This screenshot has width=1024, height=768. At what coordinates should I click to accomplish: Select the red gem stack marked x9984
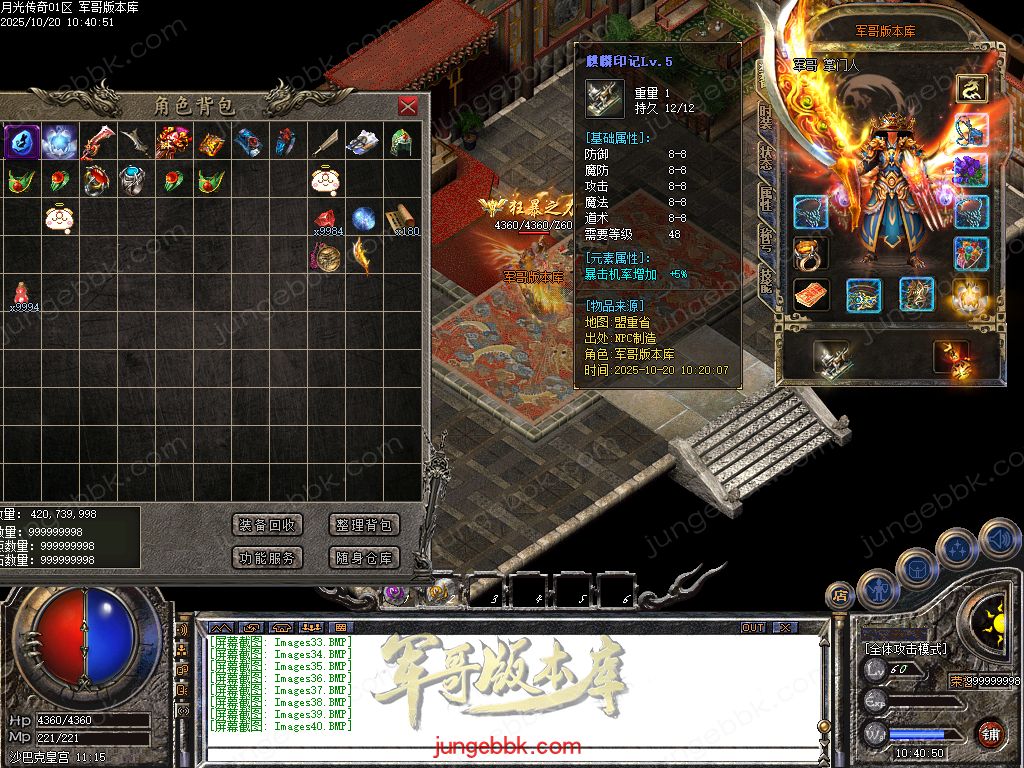325,220
